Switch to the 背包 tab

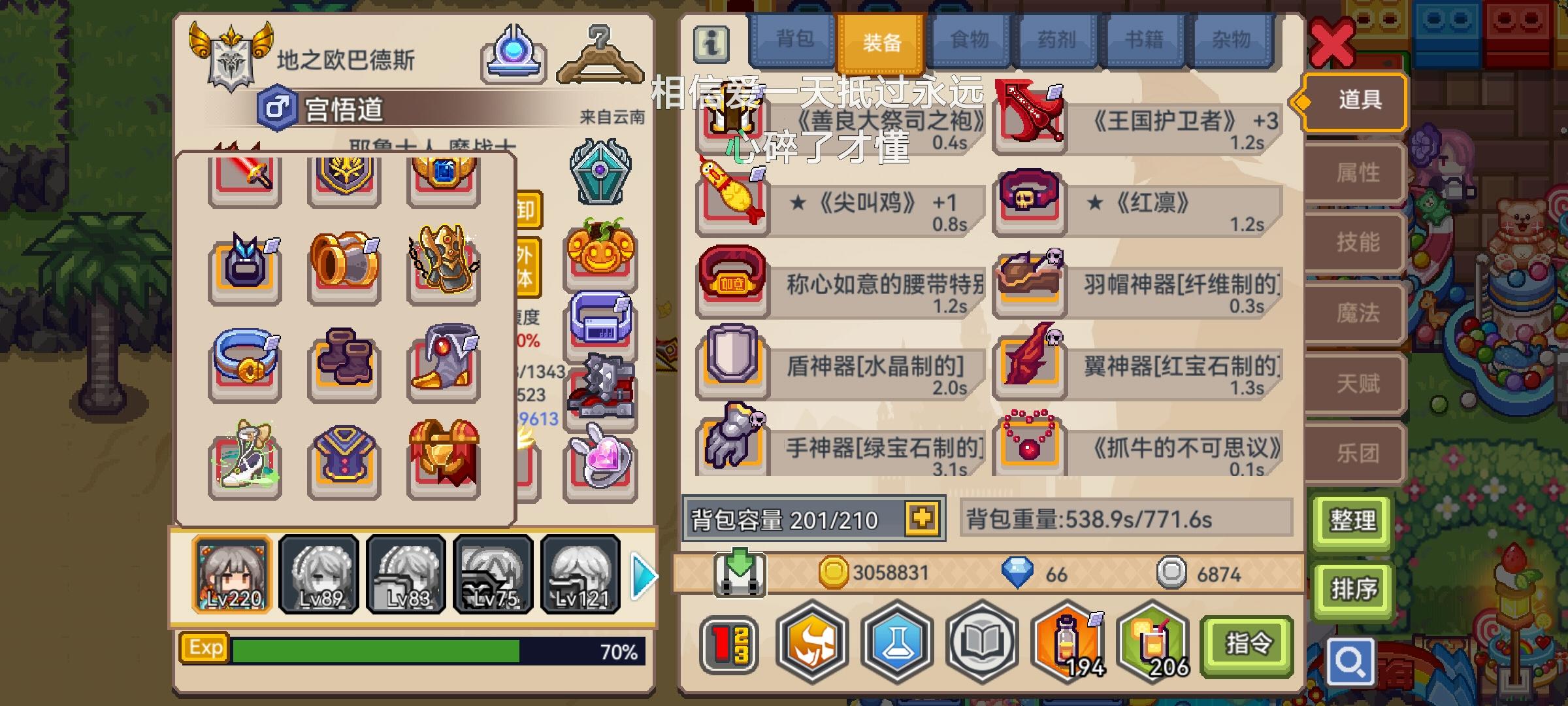(x=792, y=41)
